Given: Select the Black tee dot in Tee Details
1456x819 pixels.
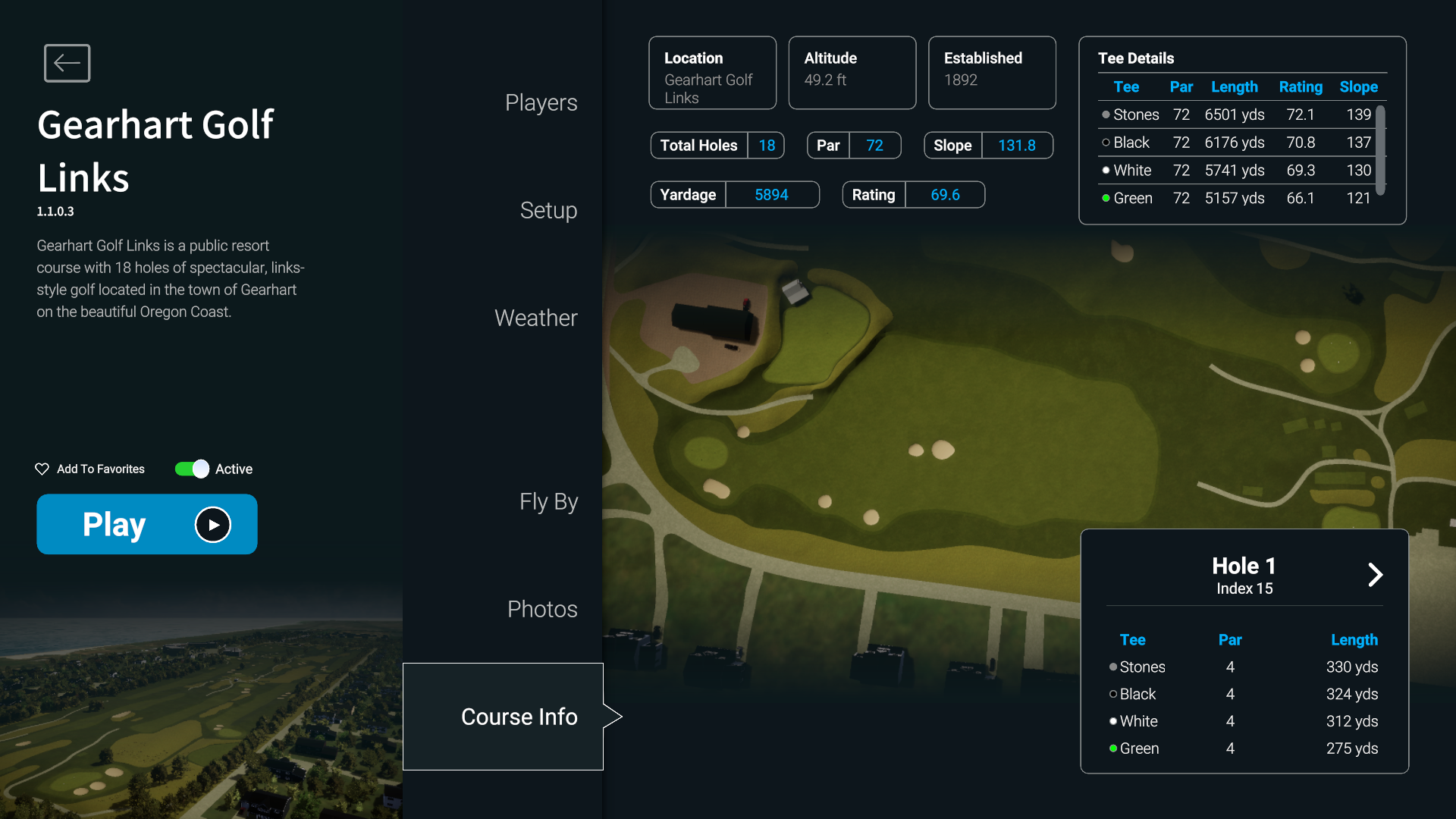Looking at the screenshot, I should [1106, 143].
